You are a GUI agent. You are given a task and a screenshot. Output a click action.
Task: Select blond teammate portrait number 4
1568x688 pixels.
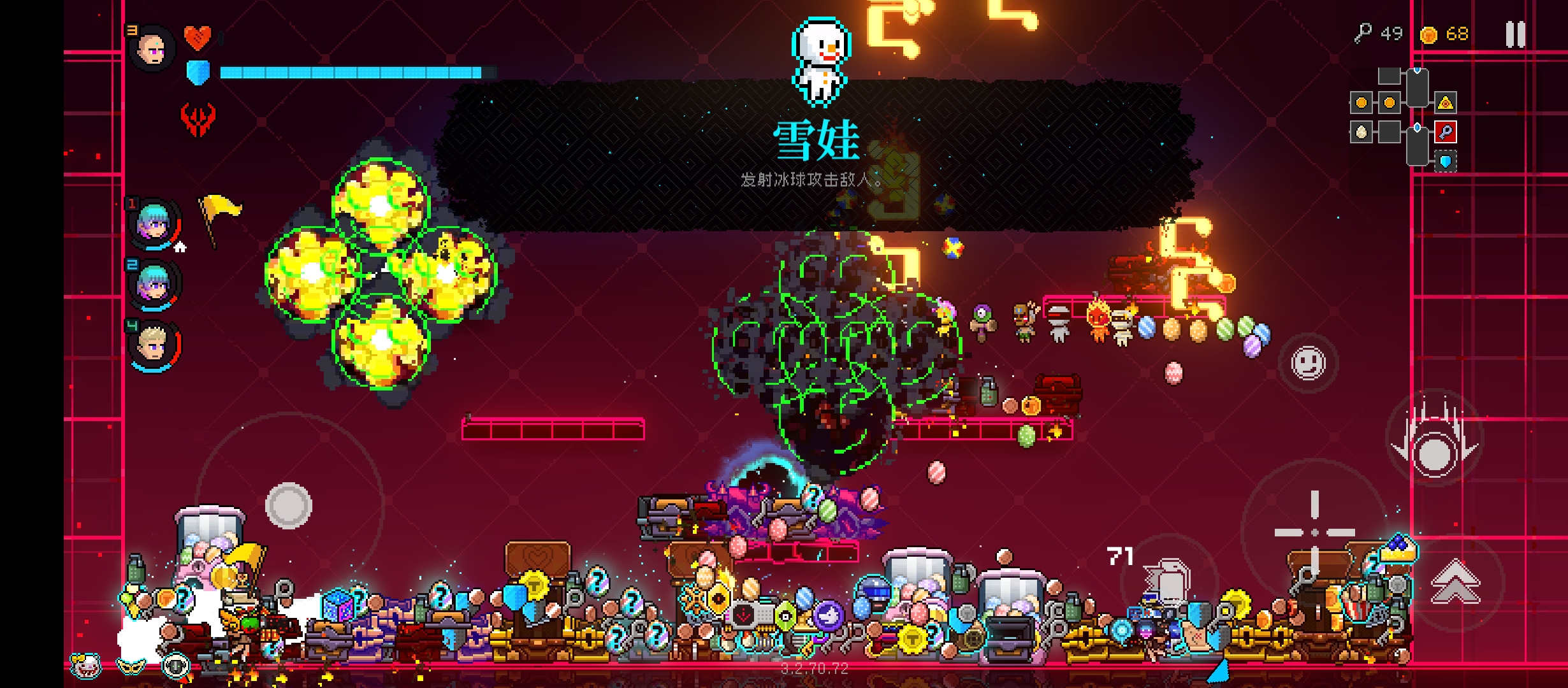(x=154, y=345)
